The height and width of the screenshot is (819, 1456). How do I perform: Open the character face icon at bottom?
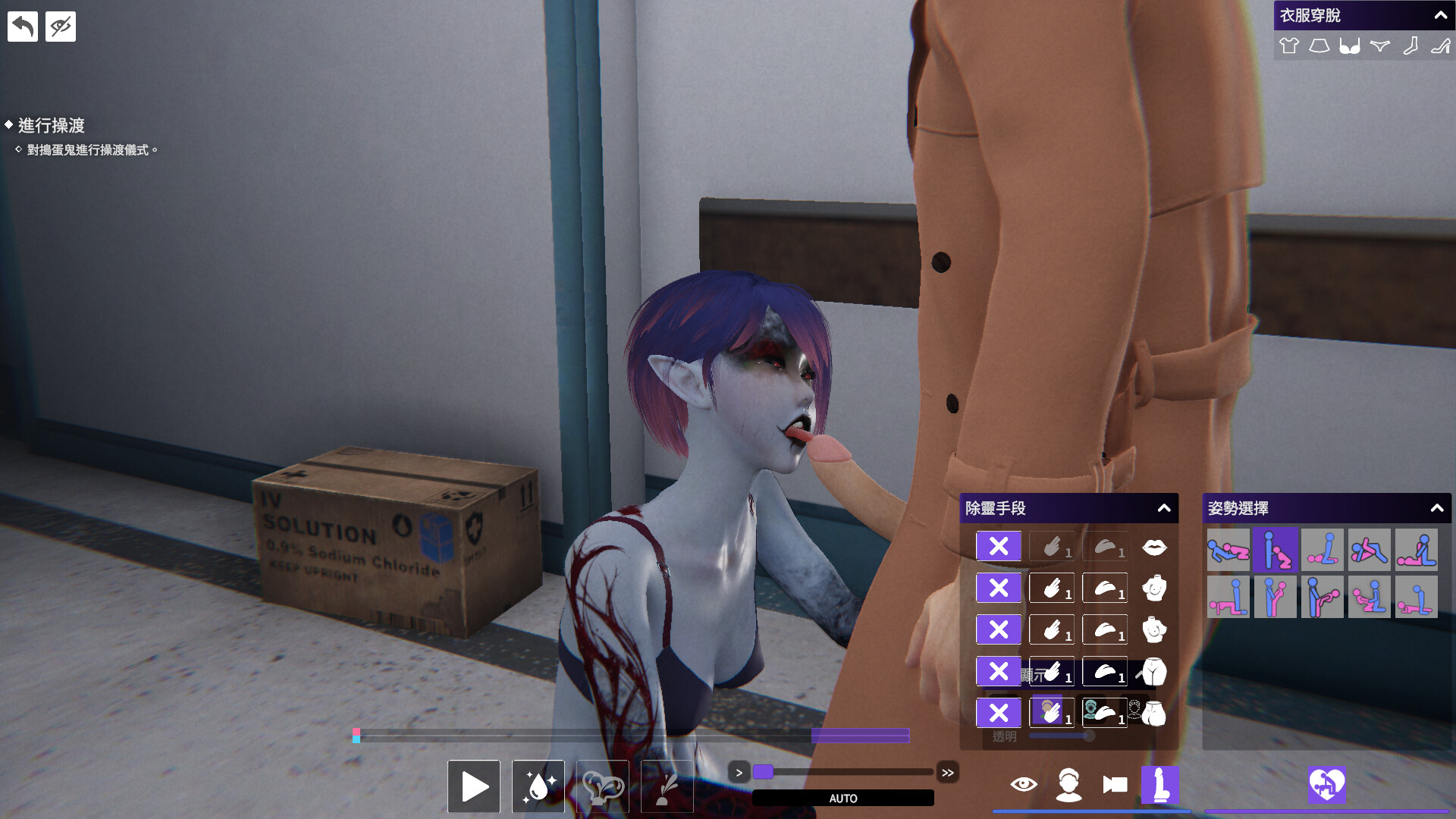coord(1070,785)
